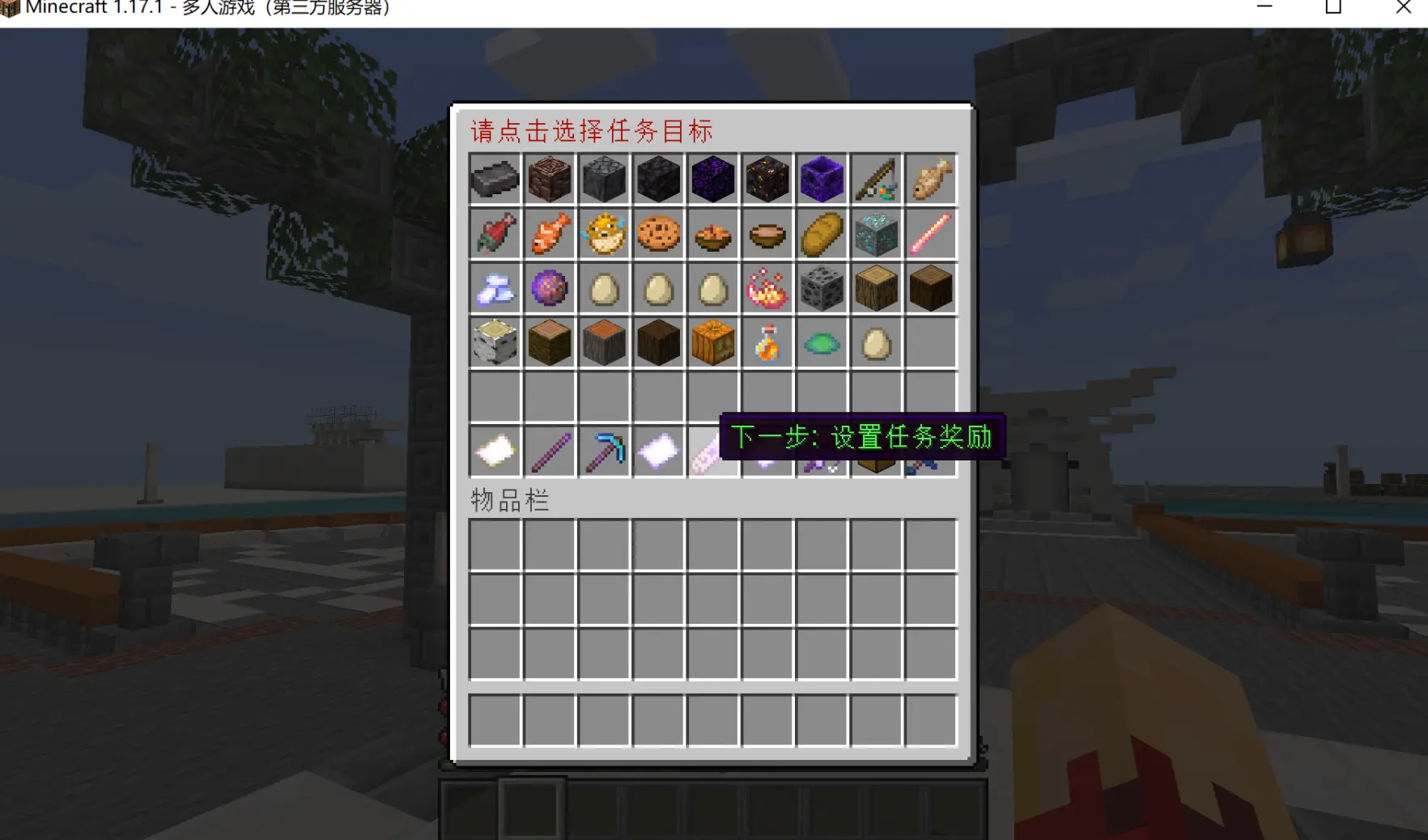Select the honey bottle item
The width and height of the screenshot is (1428, 840).
point(767,342)
